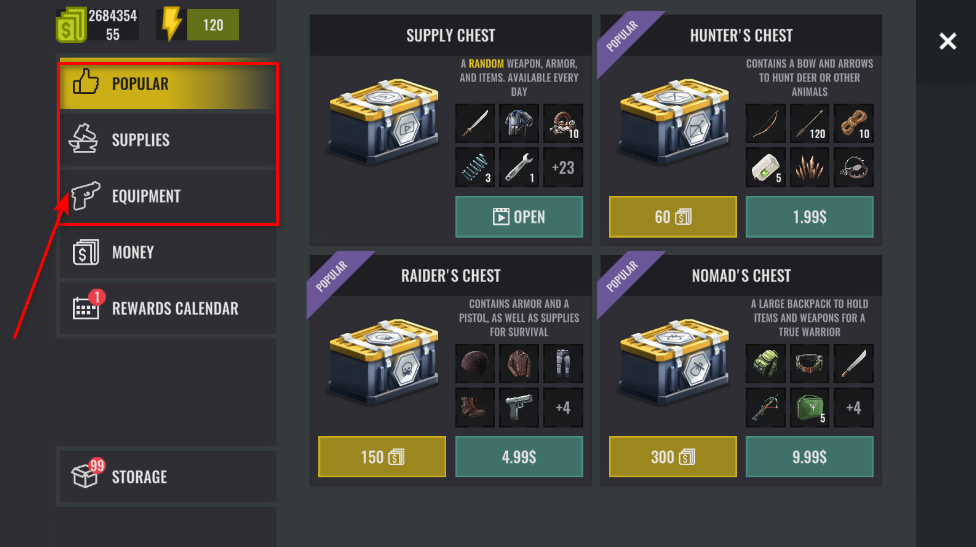Open the Supplies category
The image size is (976, 547).
tap(166, 140)
